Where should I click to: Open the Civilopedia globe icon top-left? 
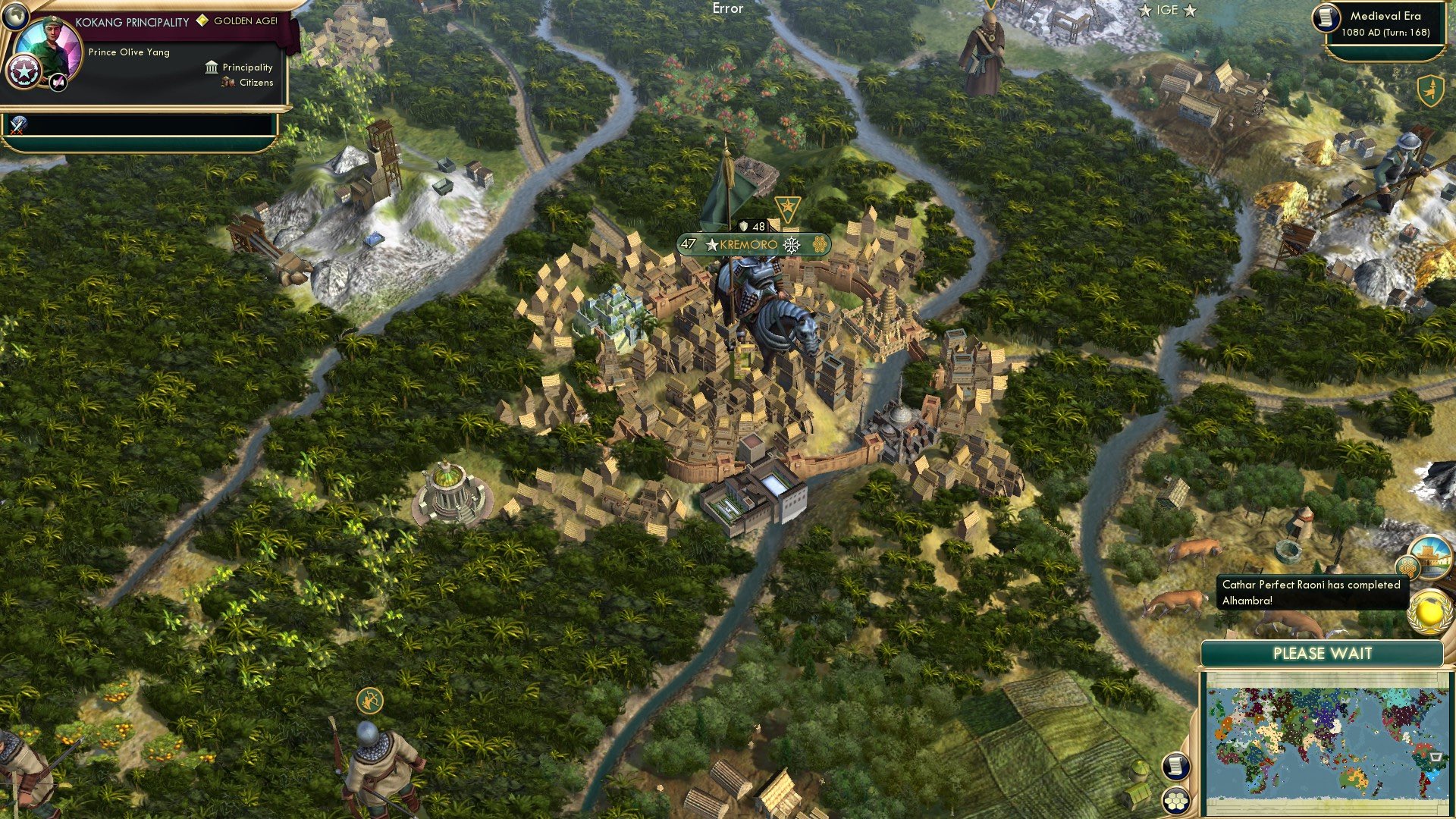click(x=14, y=15)
